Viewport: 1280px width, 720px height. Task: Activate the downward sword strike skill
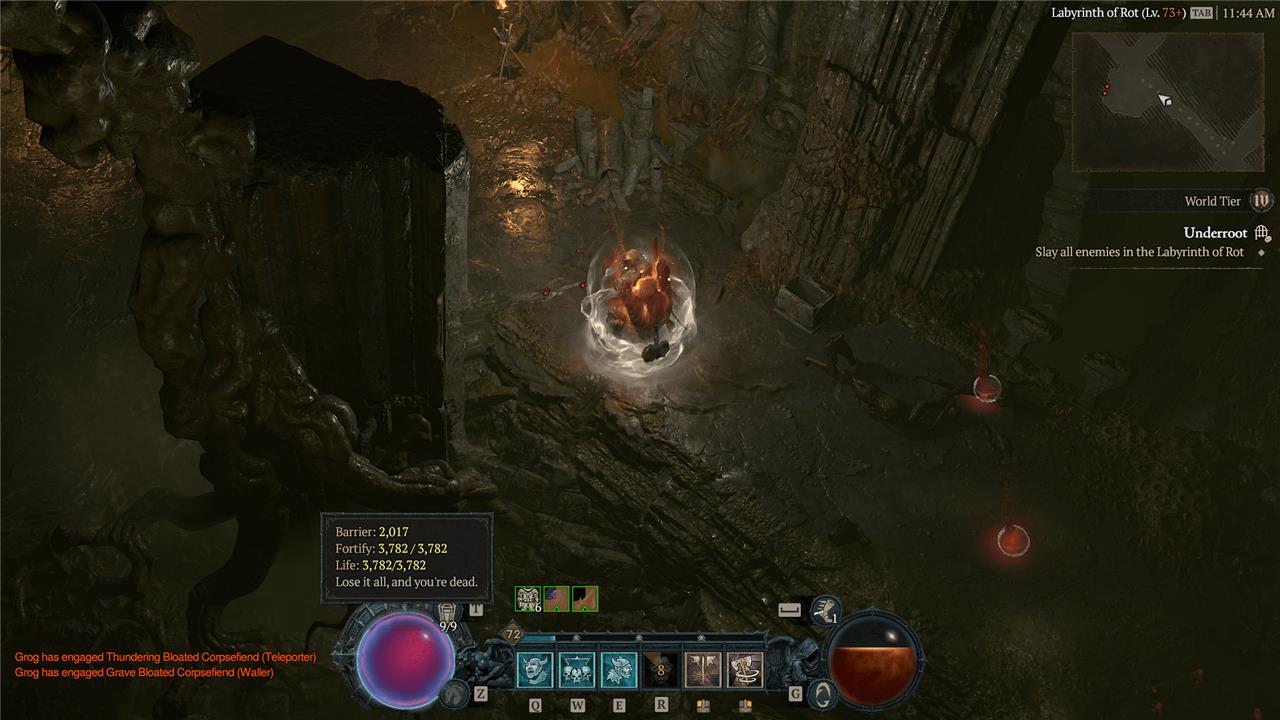703,670
